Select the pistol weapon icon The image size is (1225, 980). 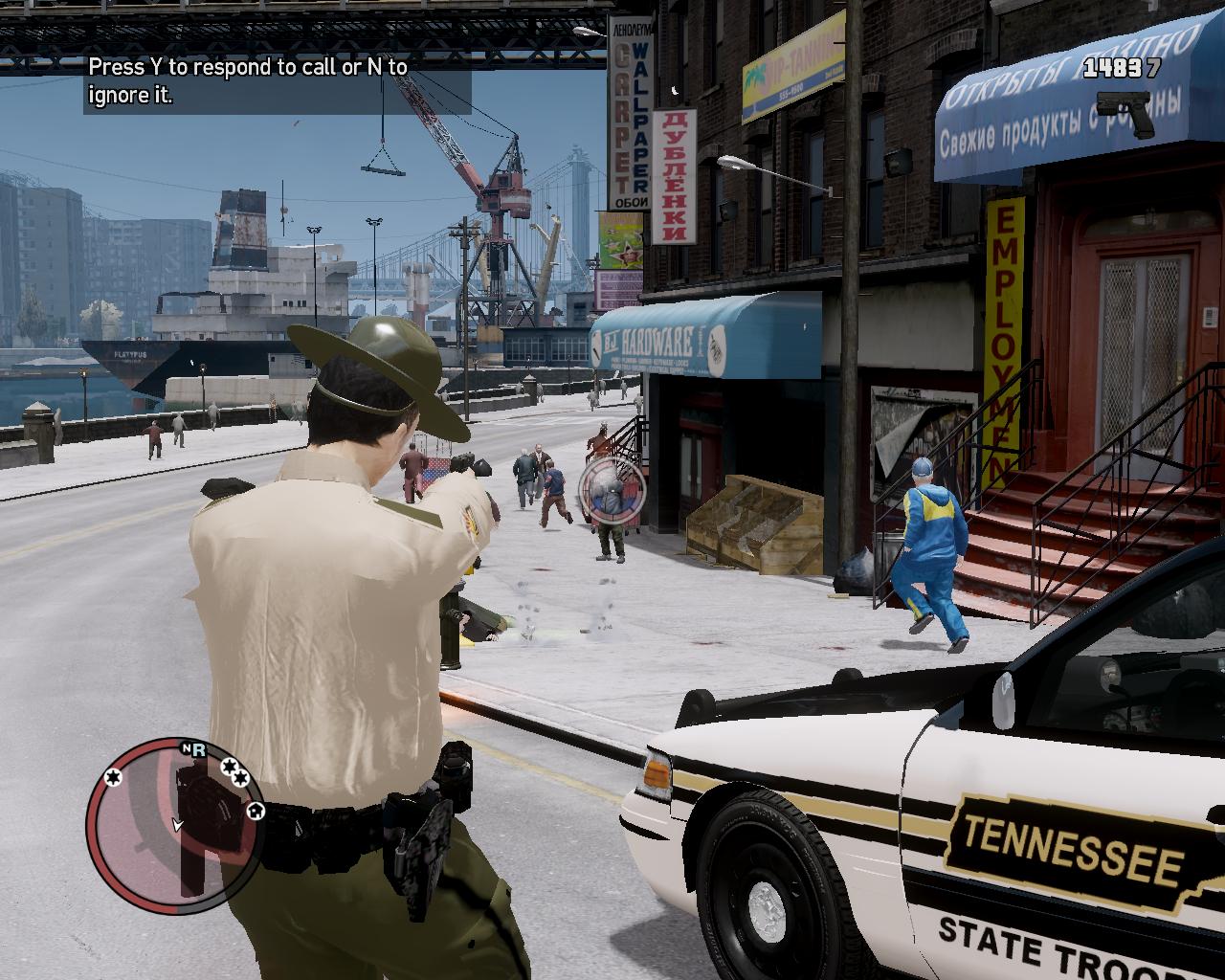tap(1126, 112)
